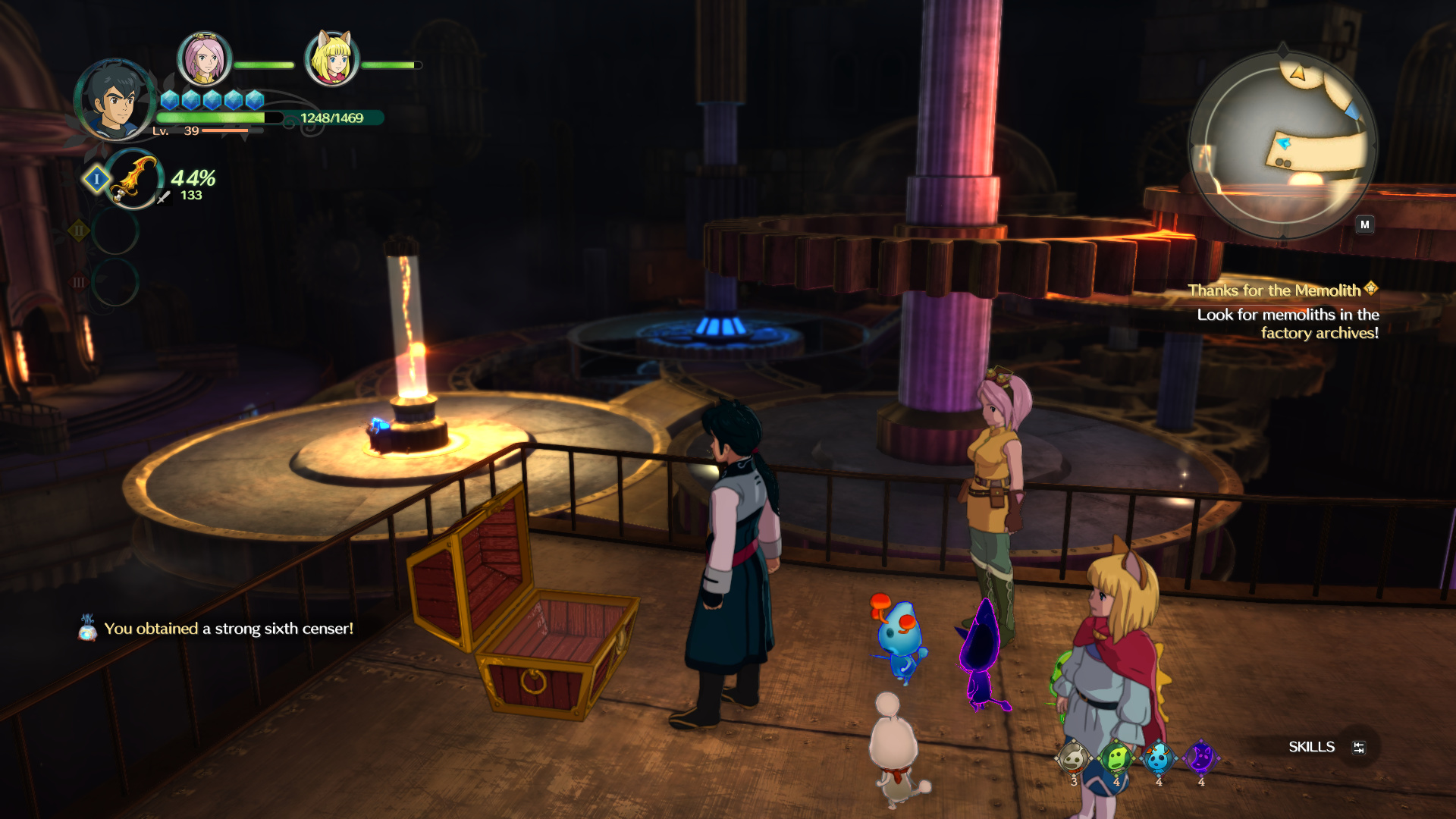Select the blue higgledy icon
Screen dimensions: 1456x819
pyautogui.click(x=1158, y=758)
